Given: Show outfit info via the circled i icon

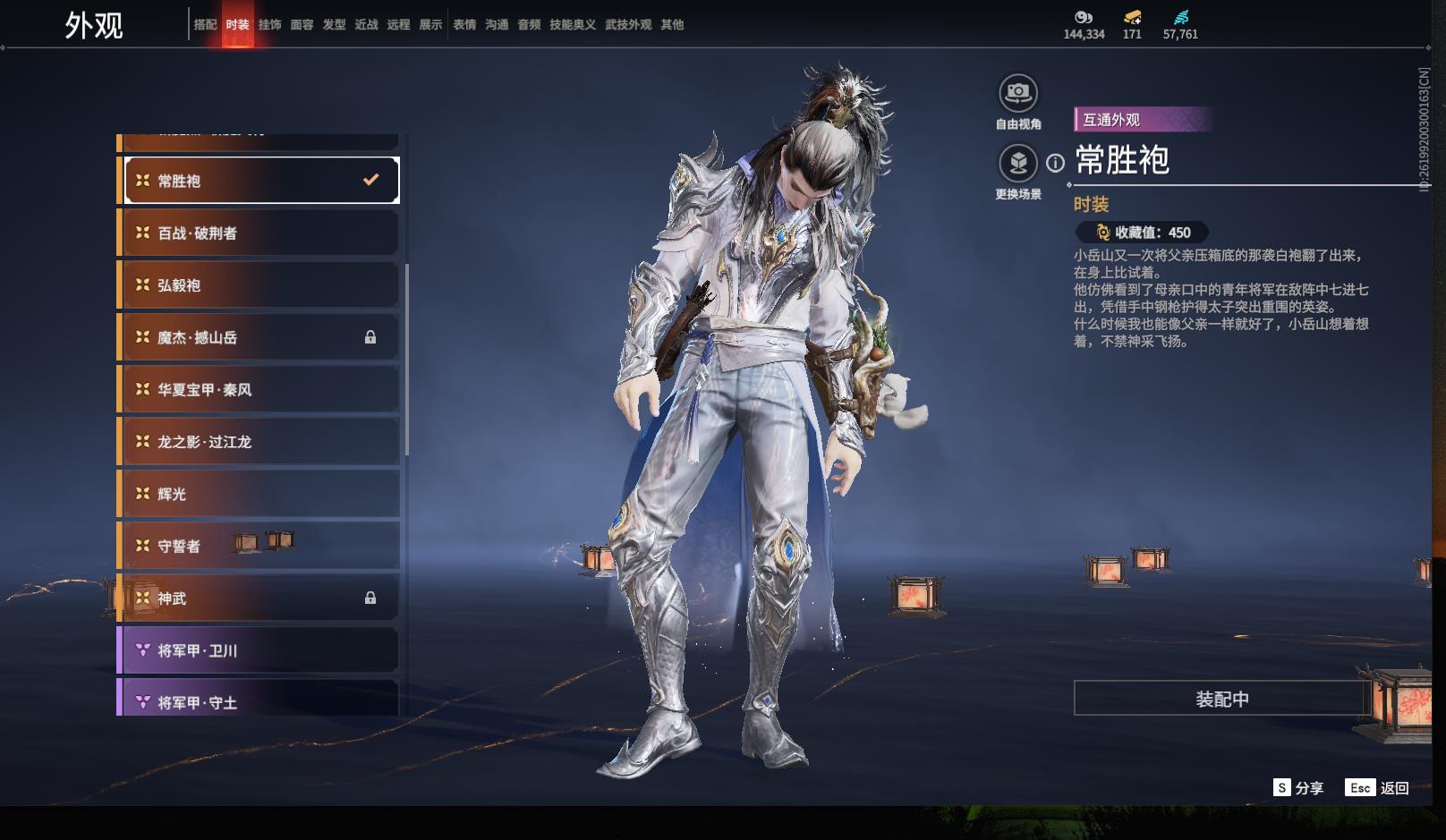Looking at the screenshot, I should point(1056,163).
